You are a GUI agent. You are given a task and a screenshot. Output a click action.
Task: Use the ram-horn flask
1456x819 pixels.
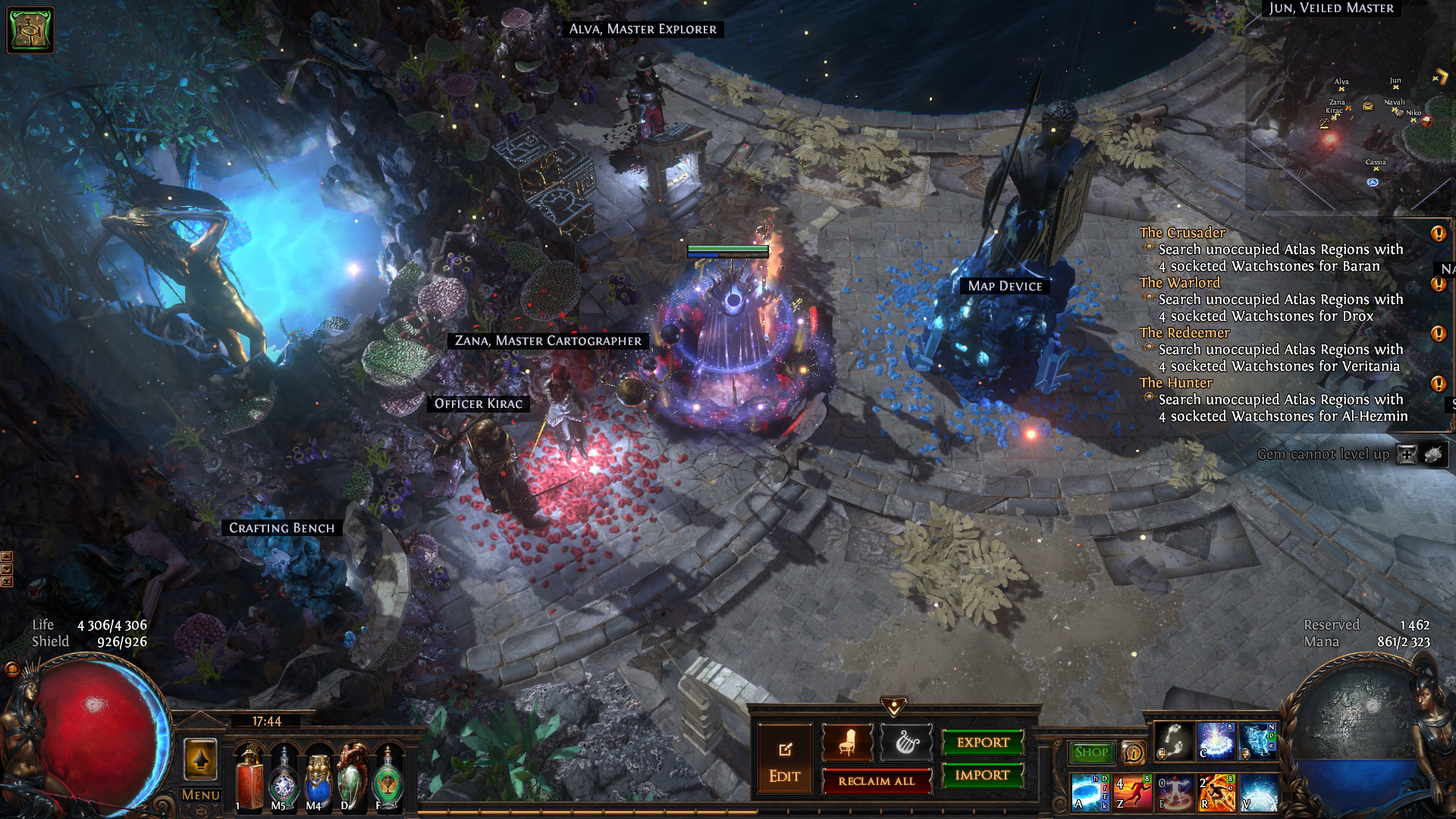click(x=353, y=781)
